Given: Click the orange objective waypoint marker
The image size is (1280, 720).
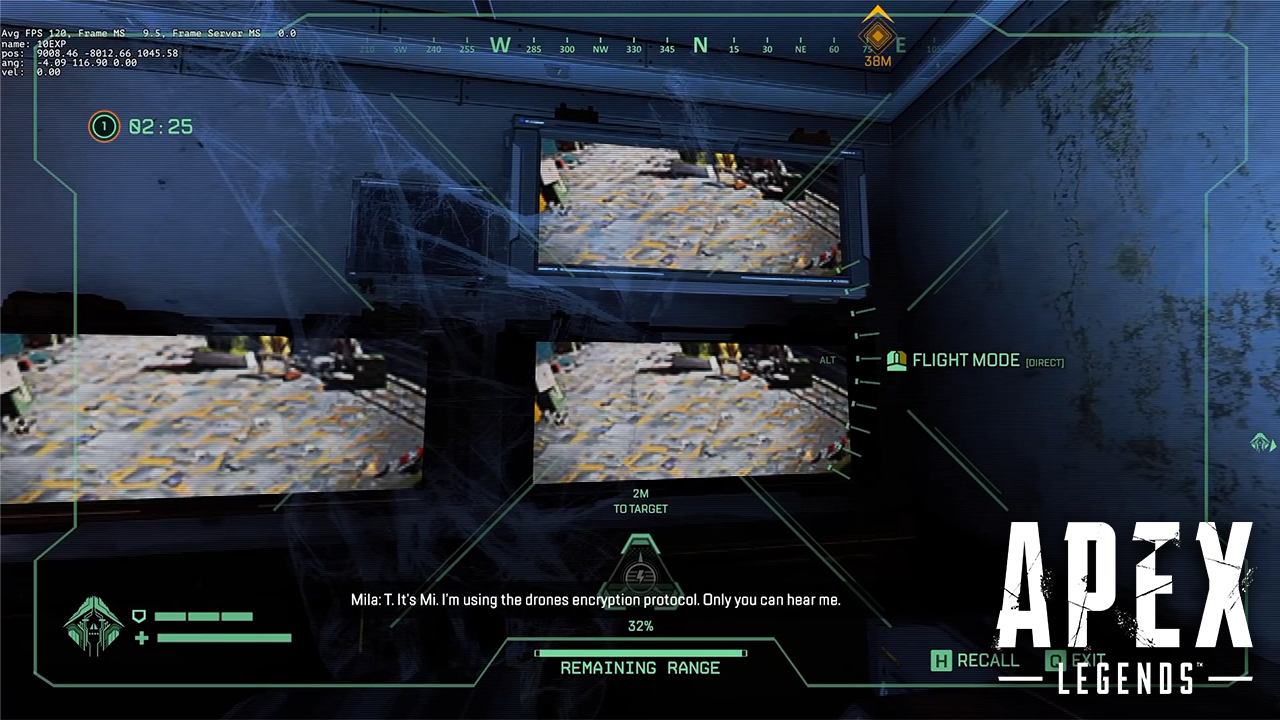Looking at the screenshot, I should click(877, 36).
